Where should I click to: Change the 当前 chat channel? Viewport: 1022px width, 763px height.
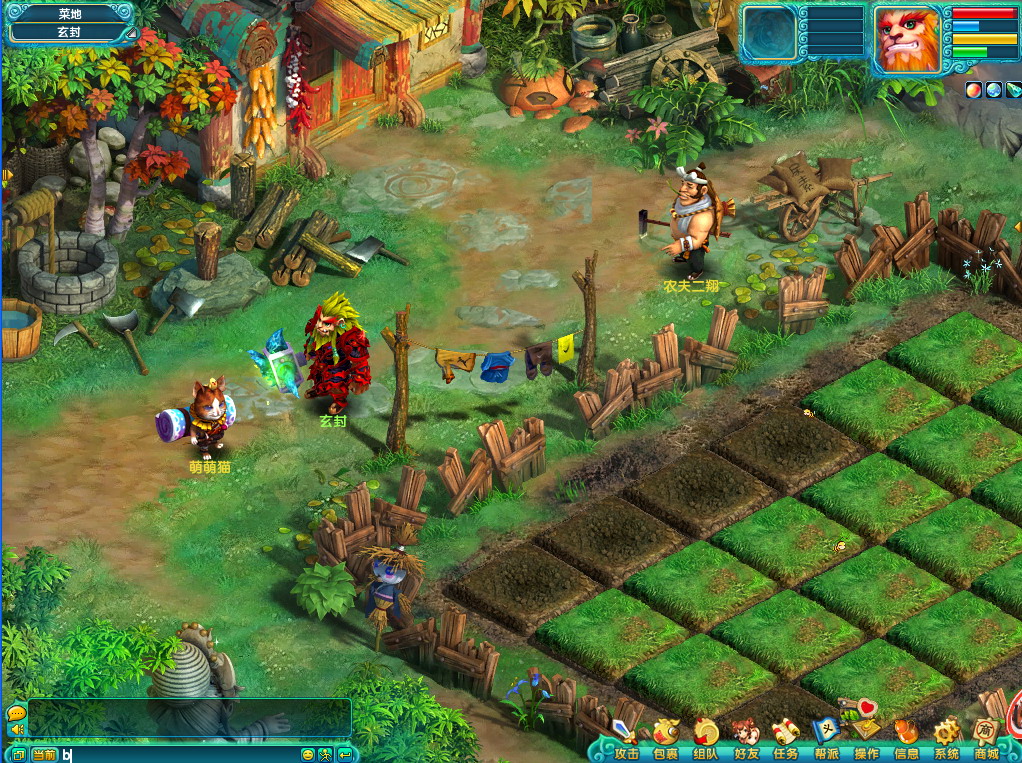pos(44,755)
